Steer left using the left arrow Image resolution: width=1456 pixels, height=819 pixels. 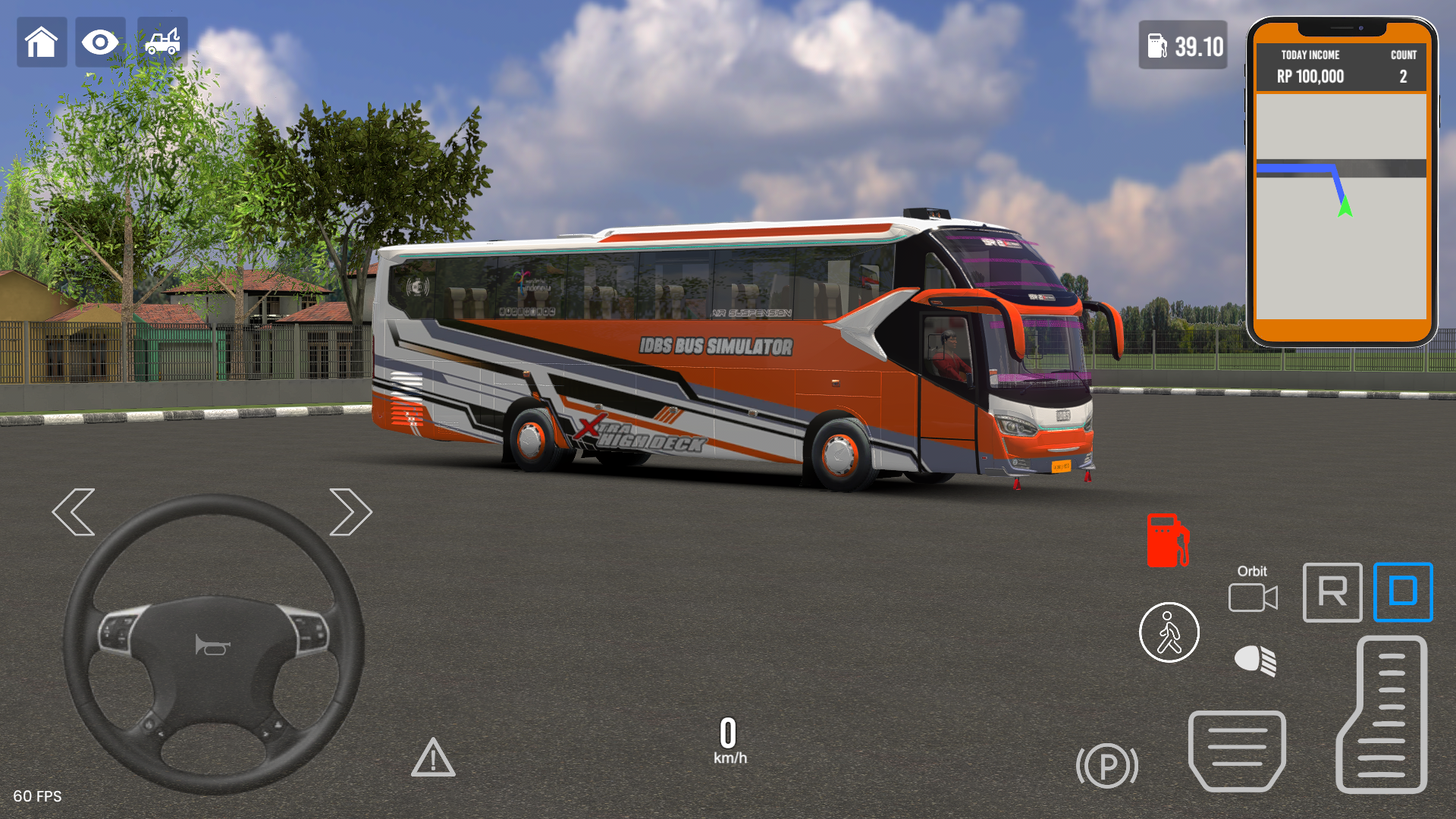[75, 512]
